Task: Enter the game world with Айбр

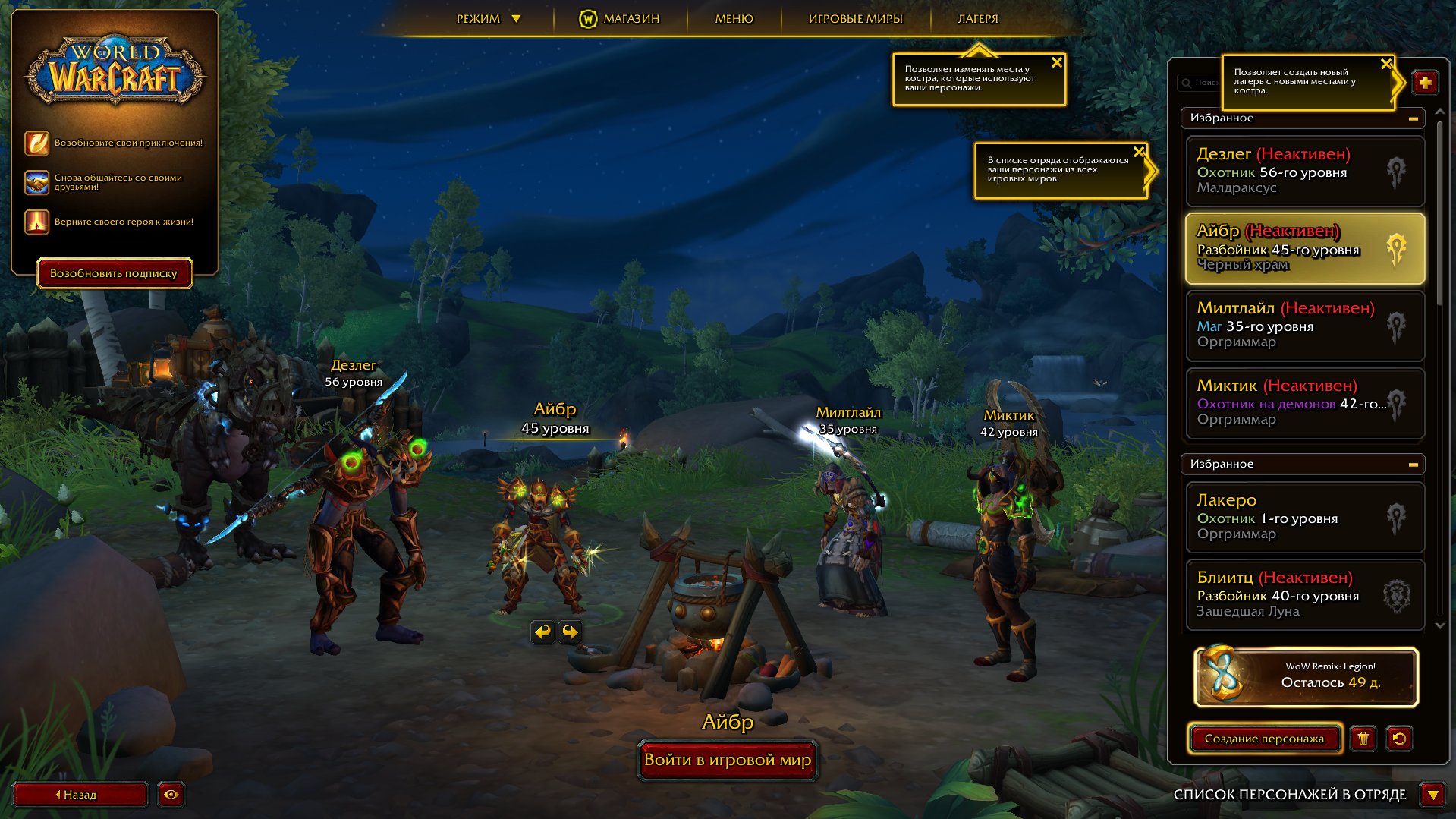Action: click(x=728, y=760)
